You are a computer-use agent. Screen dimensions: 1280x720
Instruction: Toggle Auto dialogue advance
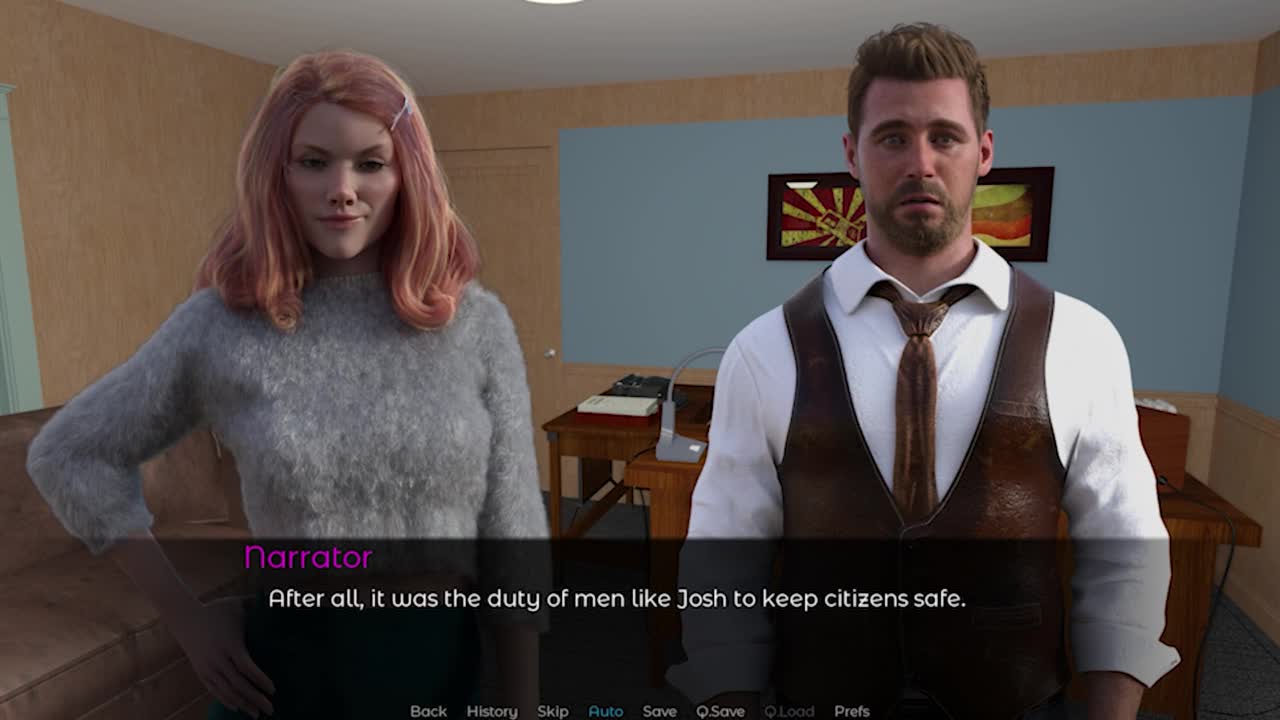point(605,711)
